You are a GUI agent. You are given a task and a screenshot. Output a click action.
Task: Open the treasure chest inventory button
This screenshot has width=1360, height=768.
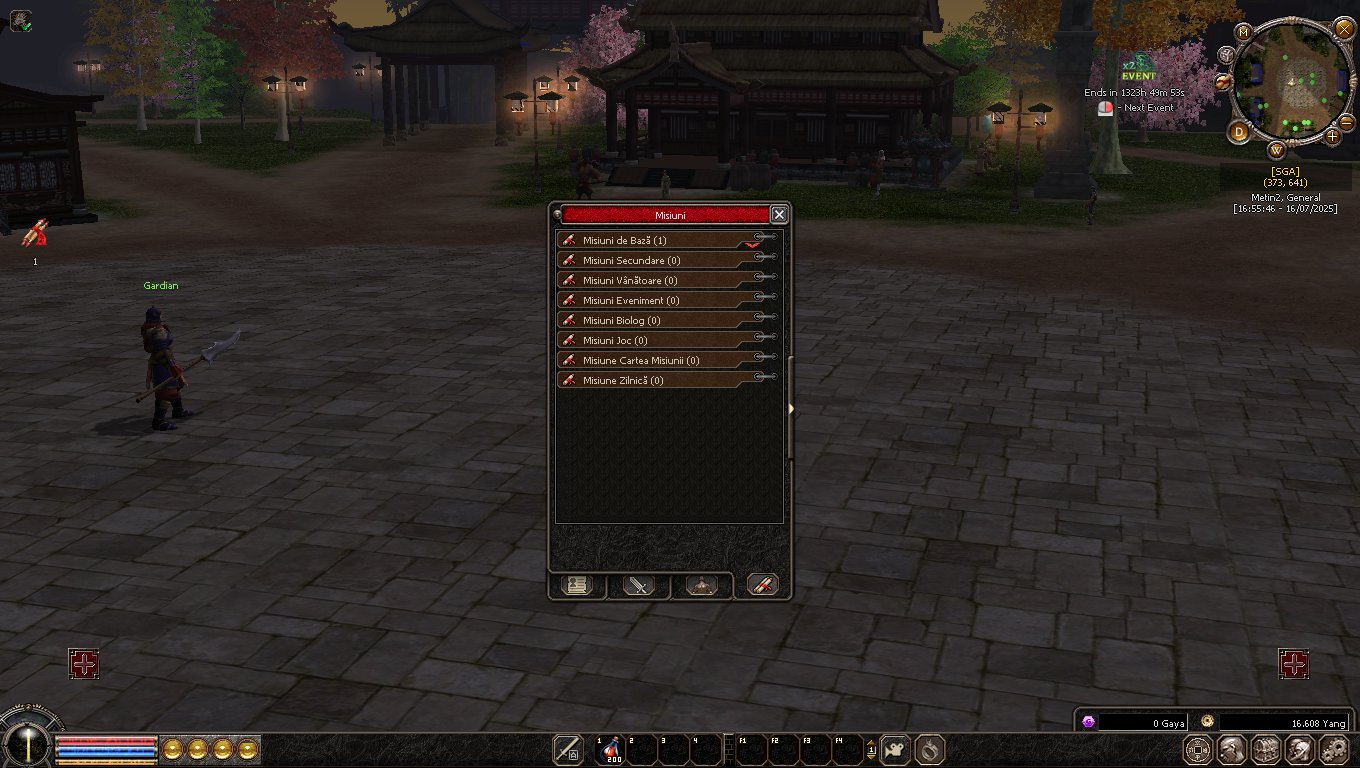[x=1265, y=749]
